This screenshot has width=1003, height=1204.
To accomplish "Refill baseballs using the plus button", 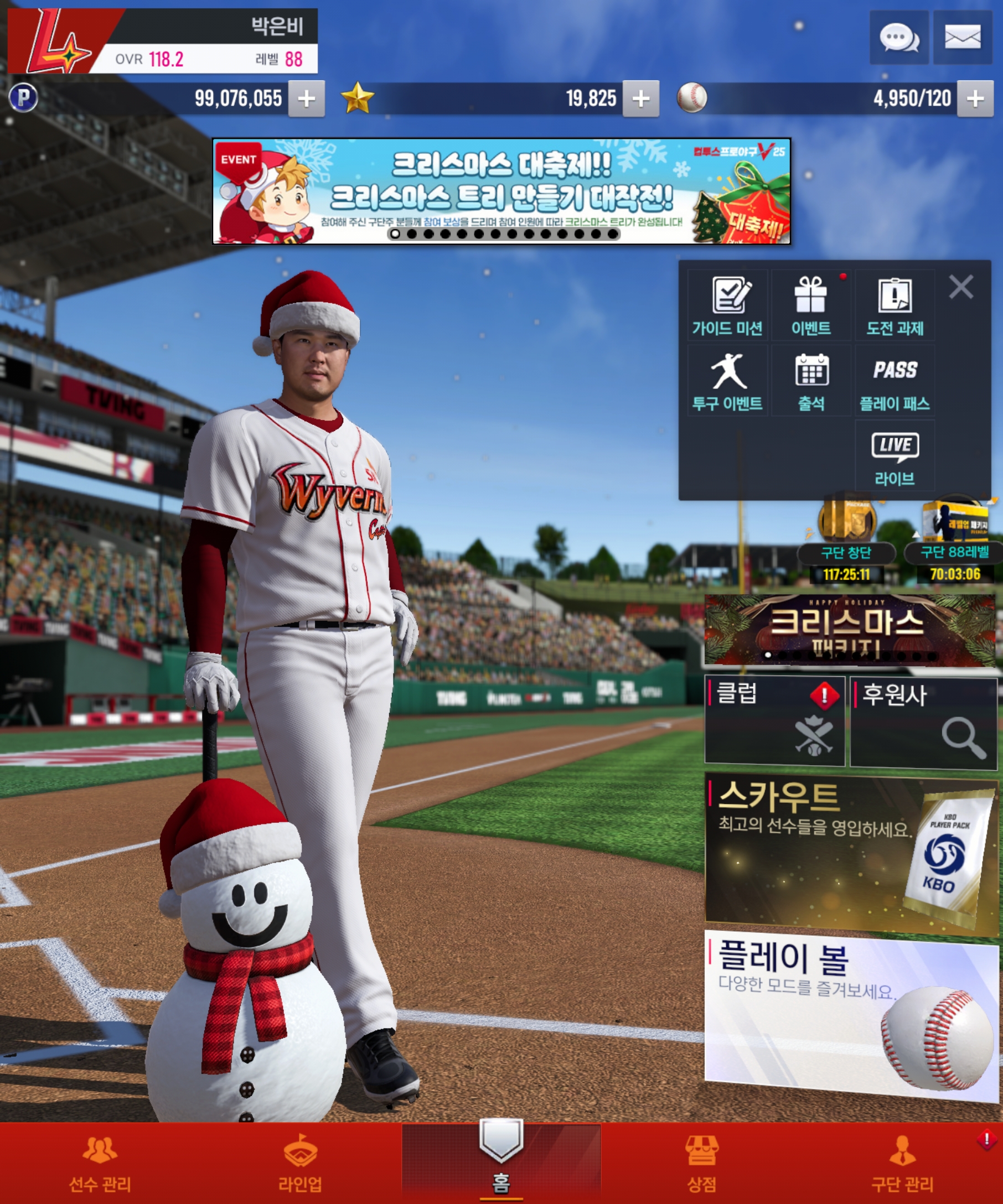I will [x=975, y=99].
